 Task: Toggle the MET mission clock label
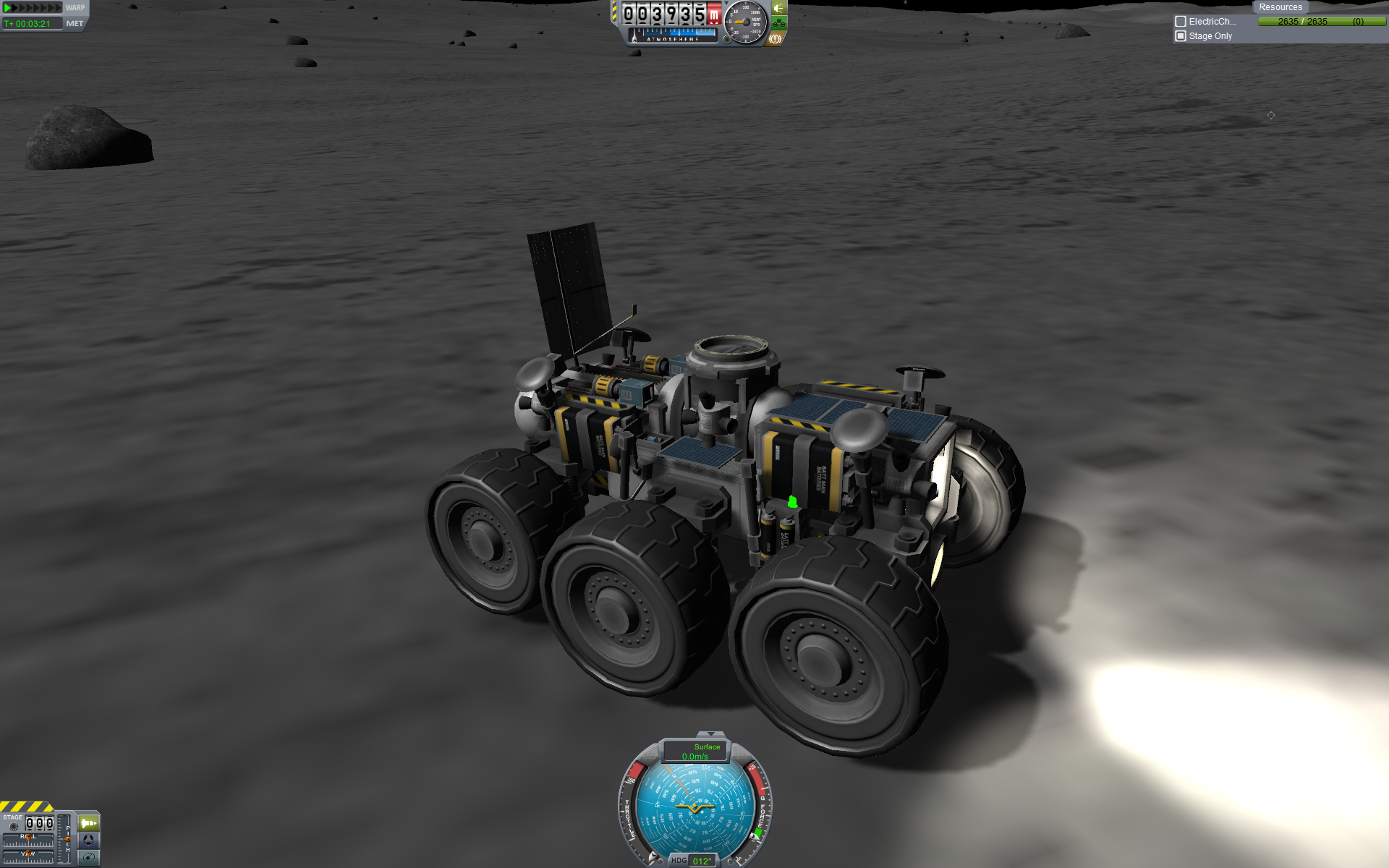(x=75, y=23)
